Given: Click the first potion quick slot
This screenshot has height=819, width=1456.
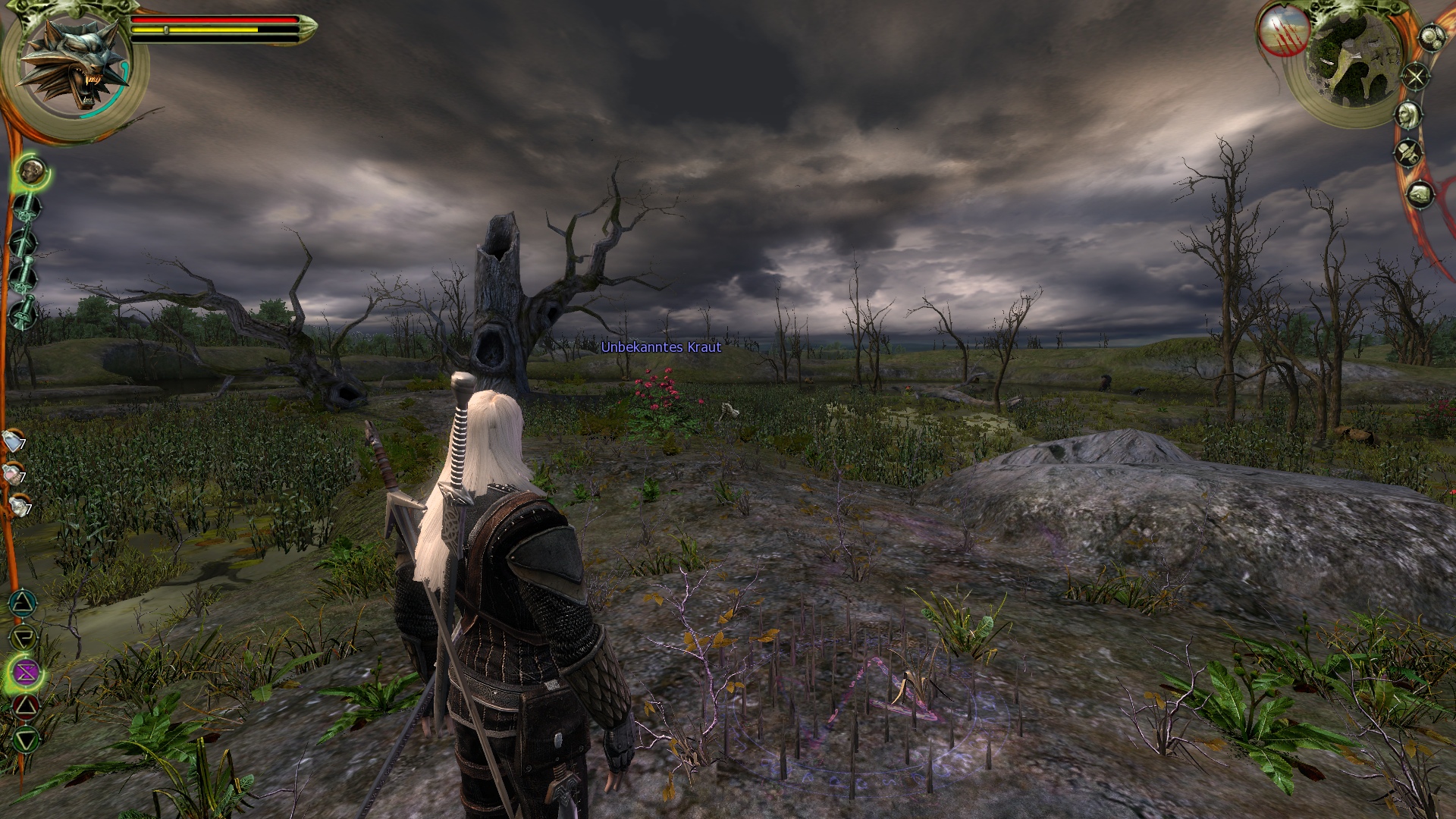Looking at the screenshot, I should coord(13,441).
